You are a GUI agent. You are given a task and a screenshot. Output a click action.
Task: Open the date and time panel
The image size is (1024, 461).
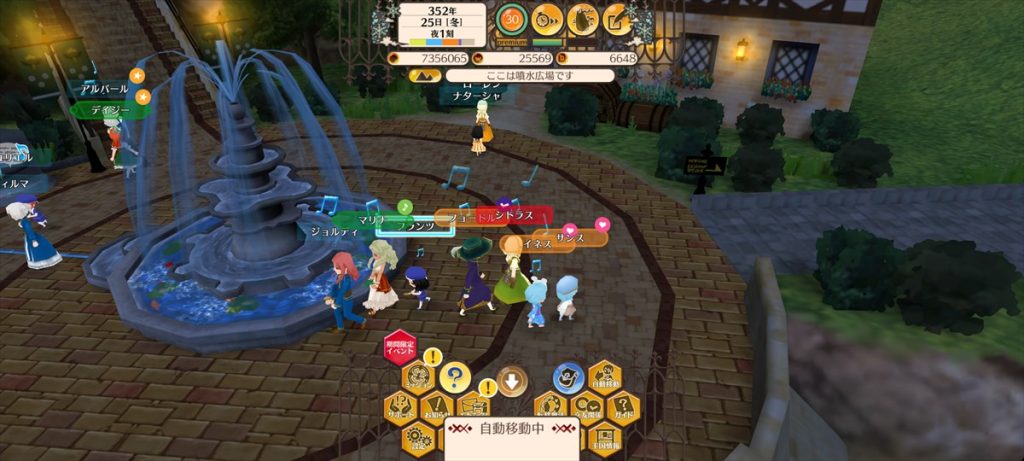(x=441, y=23)
